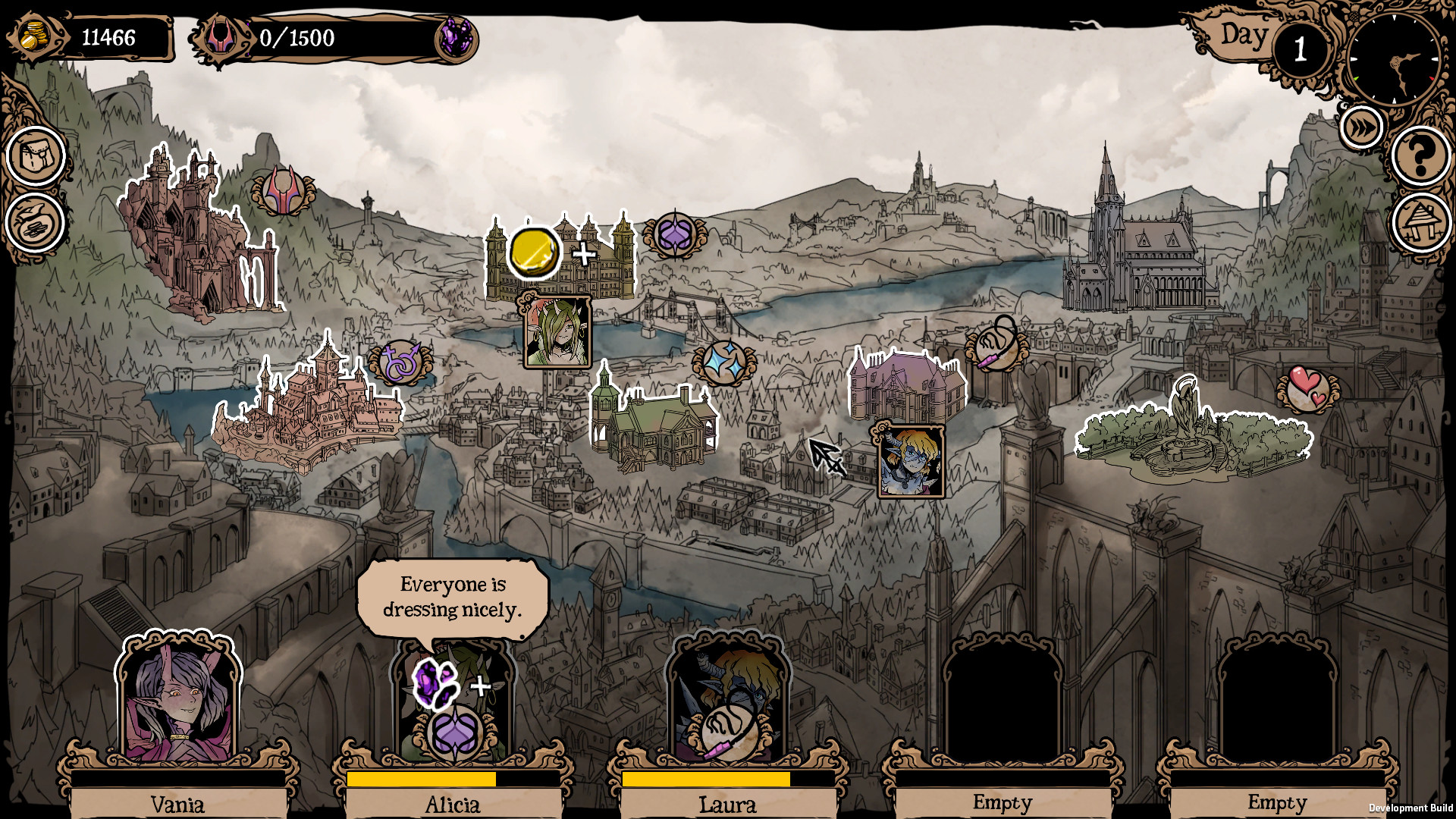Screen dimensions: 1456x819
Task: Select the golden palace with coin
Action: pyautogui.click(x=560, y=258)
